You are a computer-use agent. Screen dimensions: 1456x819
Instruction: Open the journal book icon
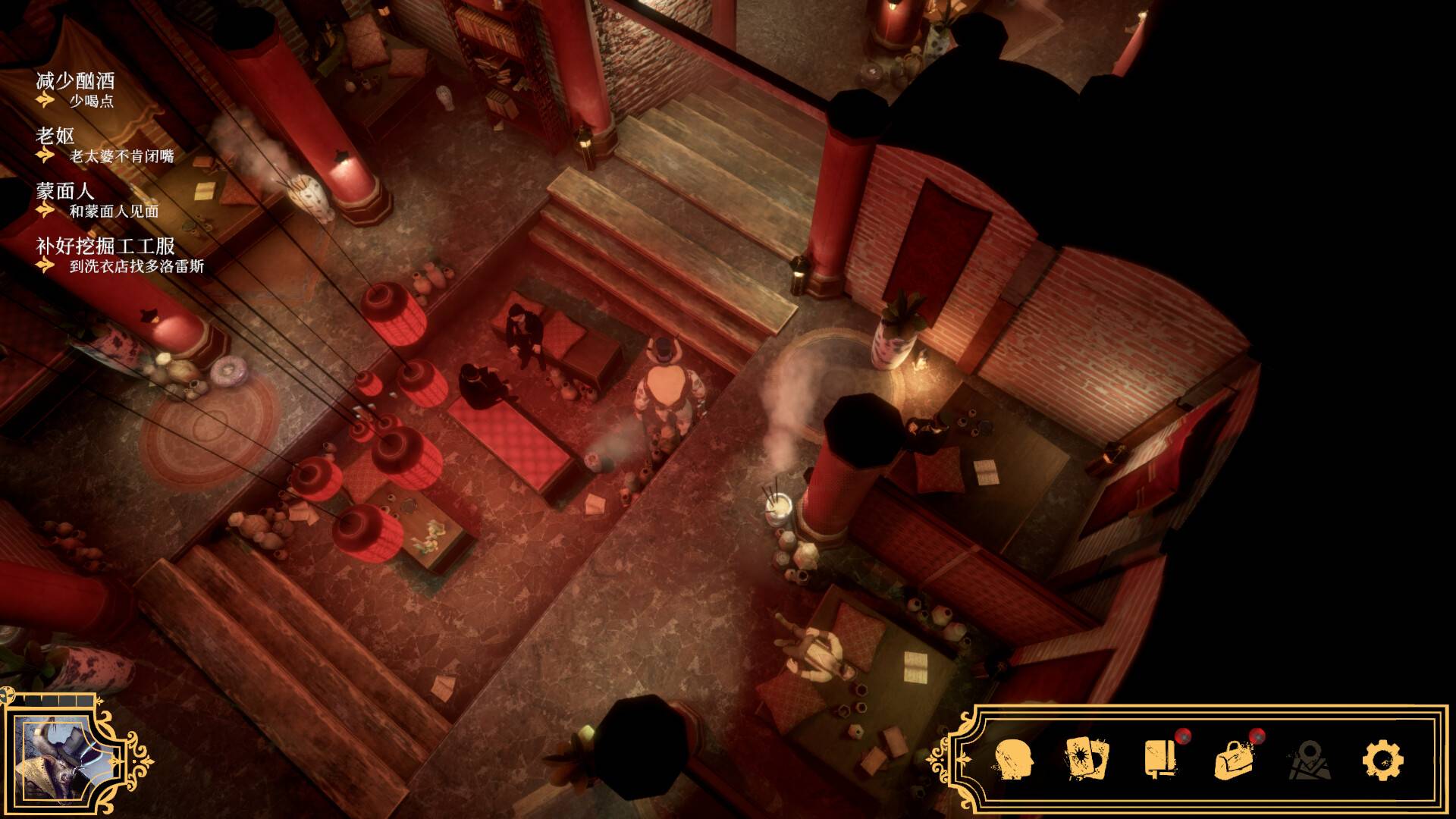point(1160,758)
